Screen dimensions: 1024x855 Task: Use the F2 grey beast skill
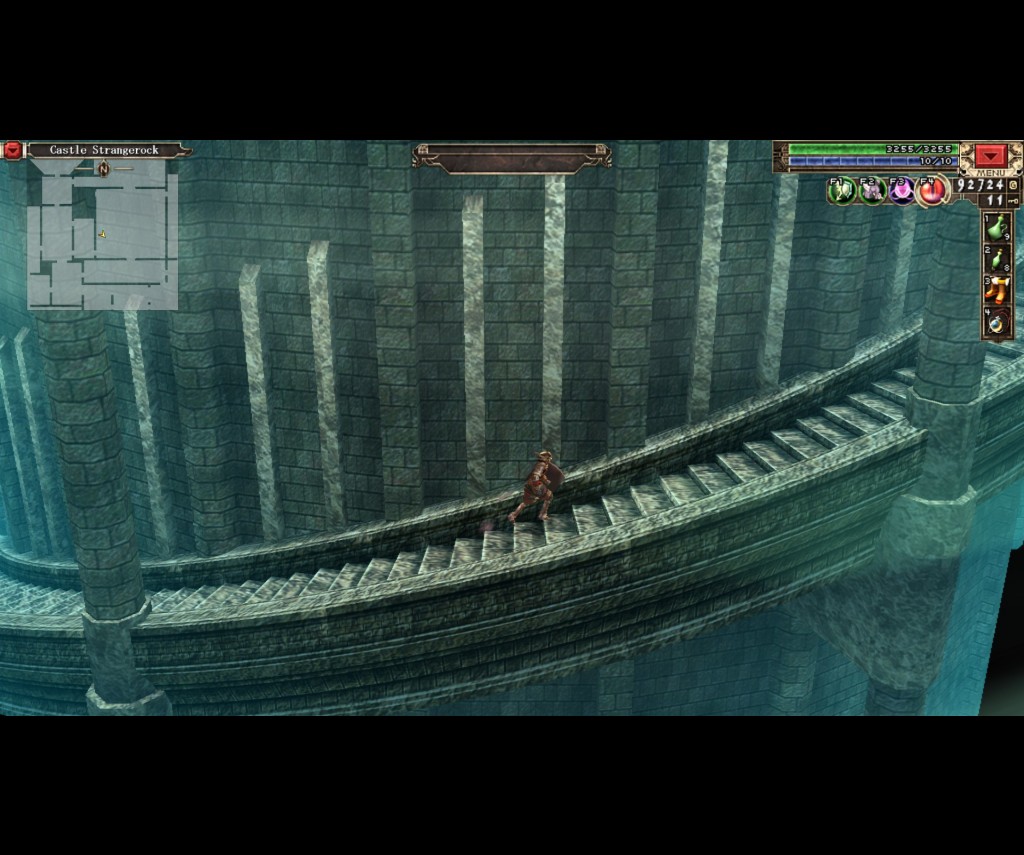pos(872,190)
